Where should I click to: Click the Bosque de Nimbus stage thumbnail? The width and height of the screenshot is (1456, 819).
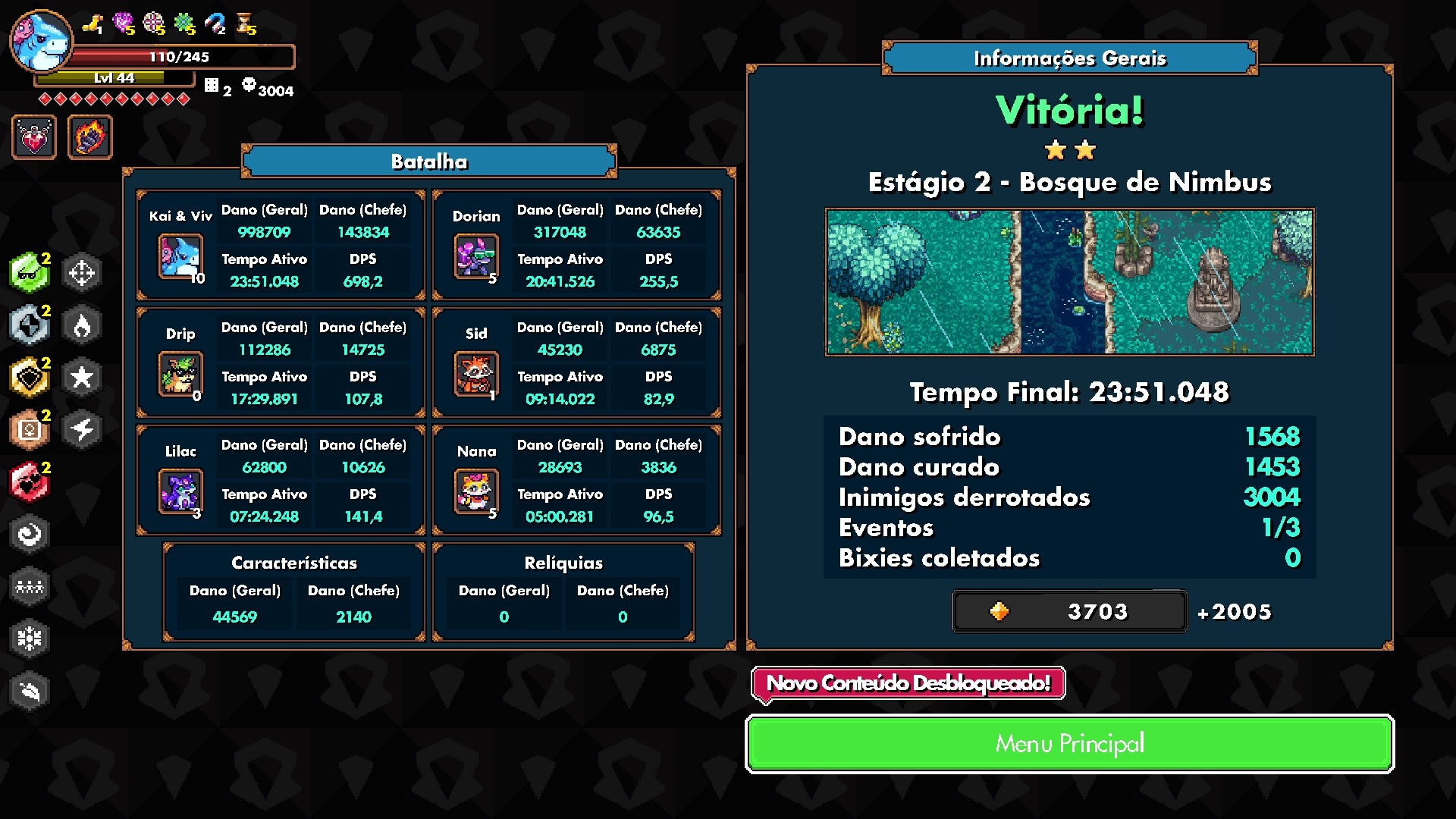coord(1069,282)
